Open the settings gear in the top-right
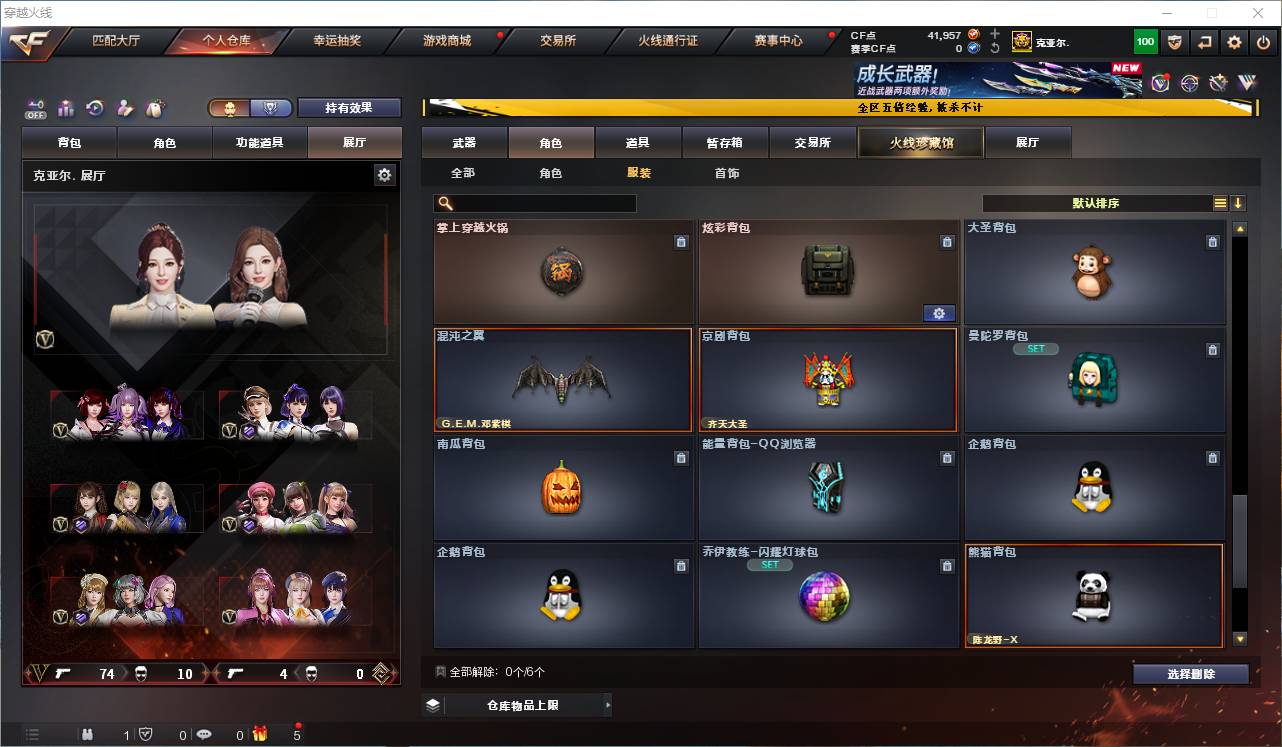Viewport: 1282px width, 747px height. pyautogui.click(x=1233, y=41)
